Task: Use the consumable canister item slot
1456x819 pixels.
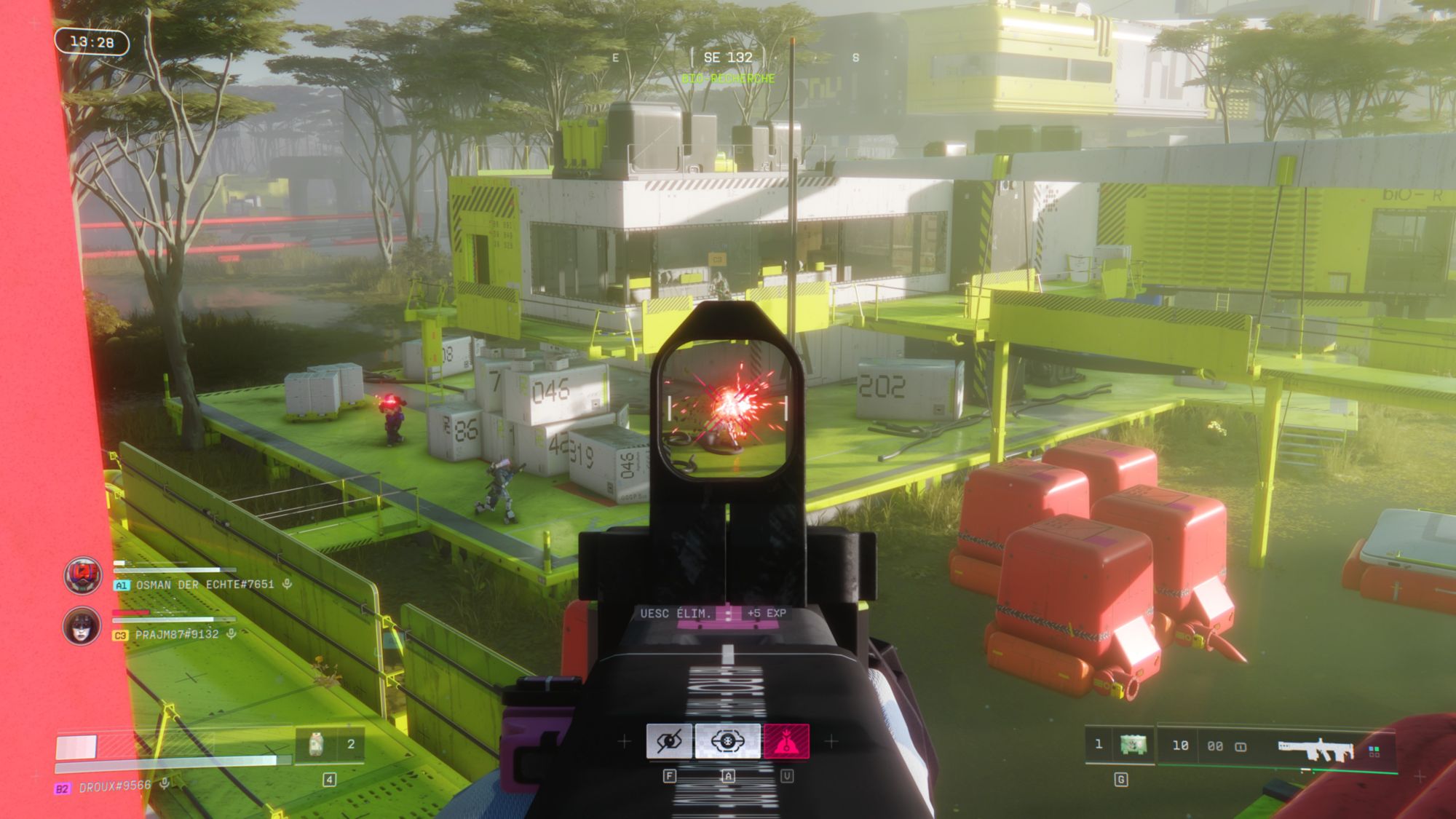Action: 316,744
